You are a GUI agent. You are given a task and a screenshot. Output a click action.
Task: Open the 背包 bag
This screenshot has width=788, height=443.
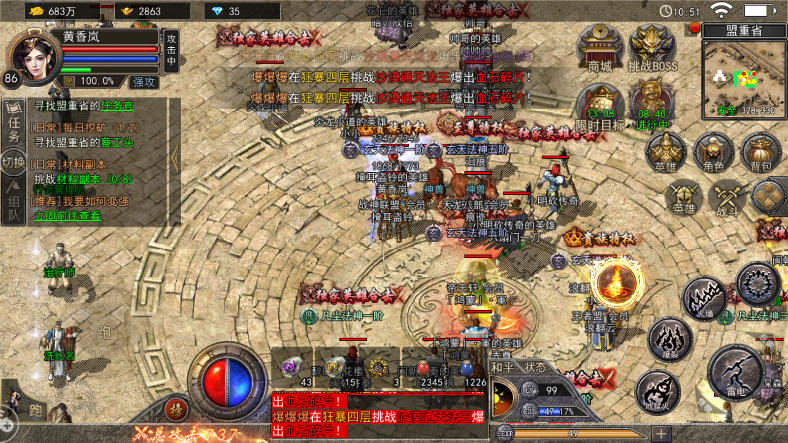tap(760, 153)
